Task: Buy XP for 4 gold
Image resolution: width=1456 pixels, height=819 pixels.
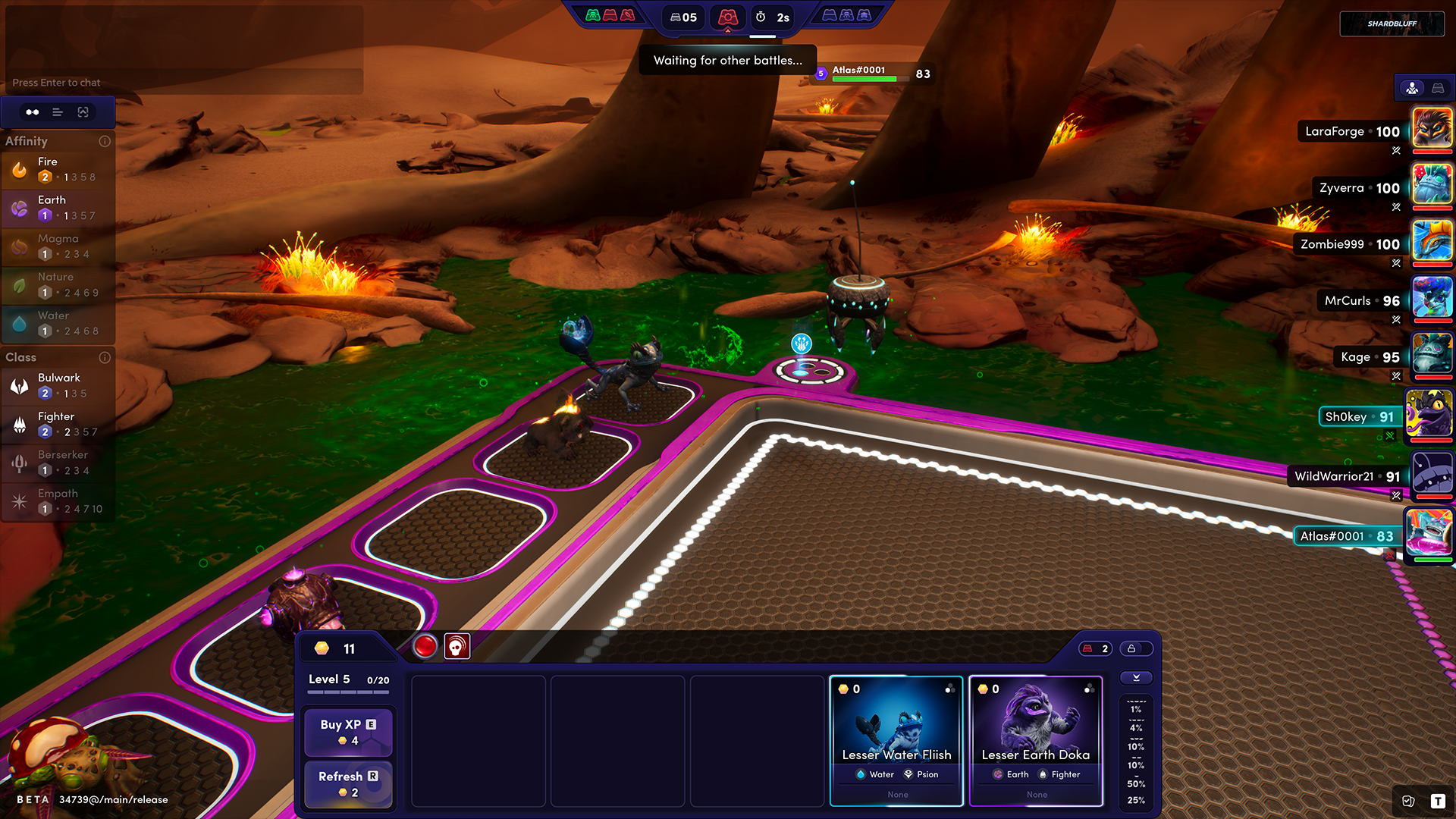Action: click(x=348, y=732)
